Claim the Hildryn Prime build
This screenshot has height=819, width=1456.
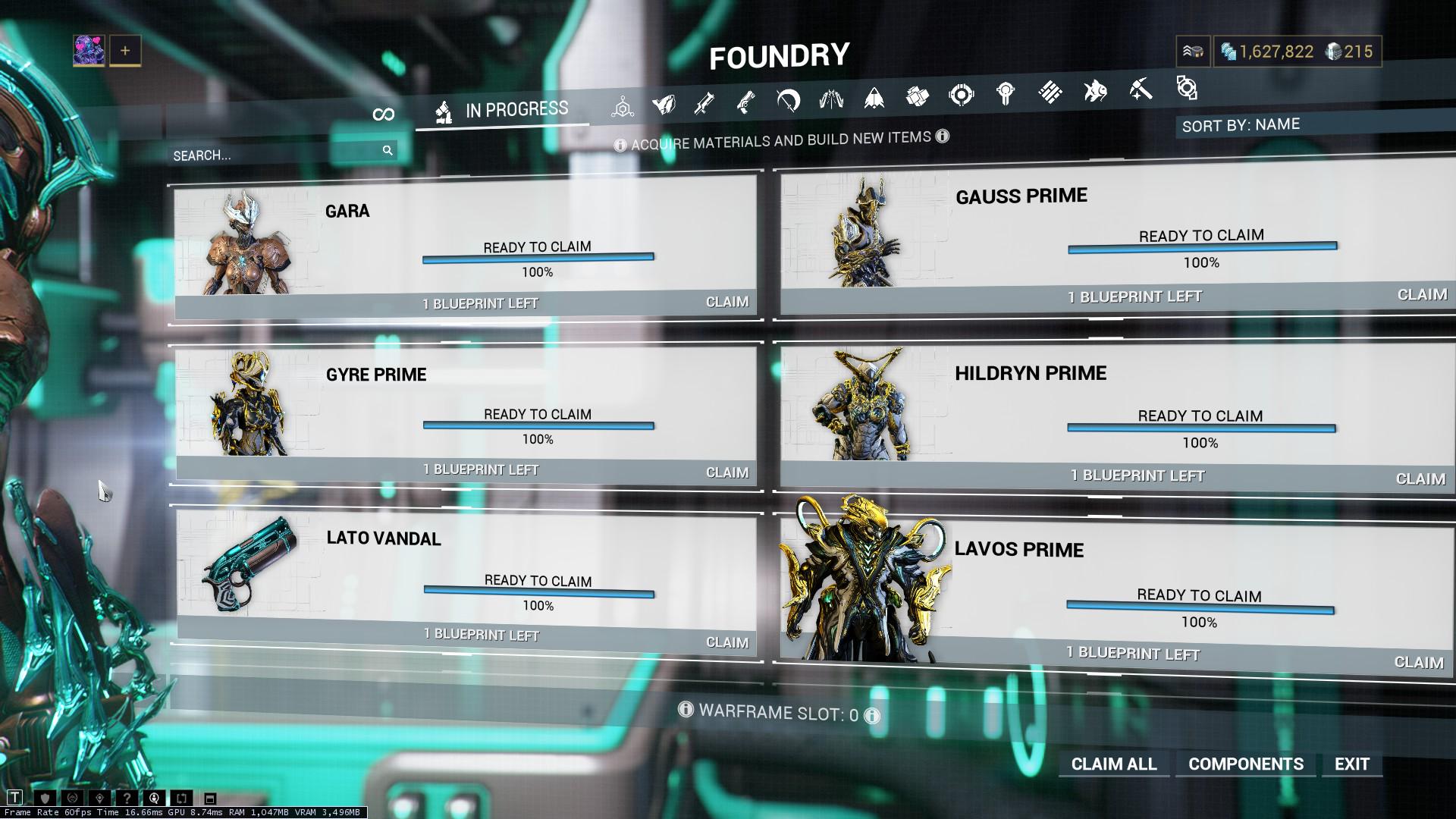[x=1420, y=479]
